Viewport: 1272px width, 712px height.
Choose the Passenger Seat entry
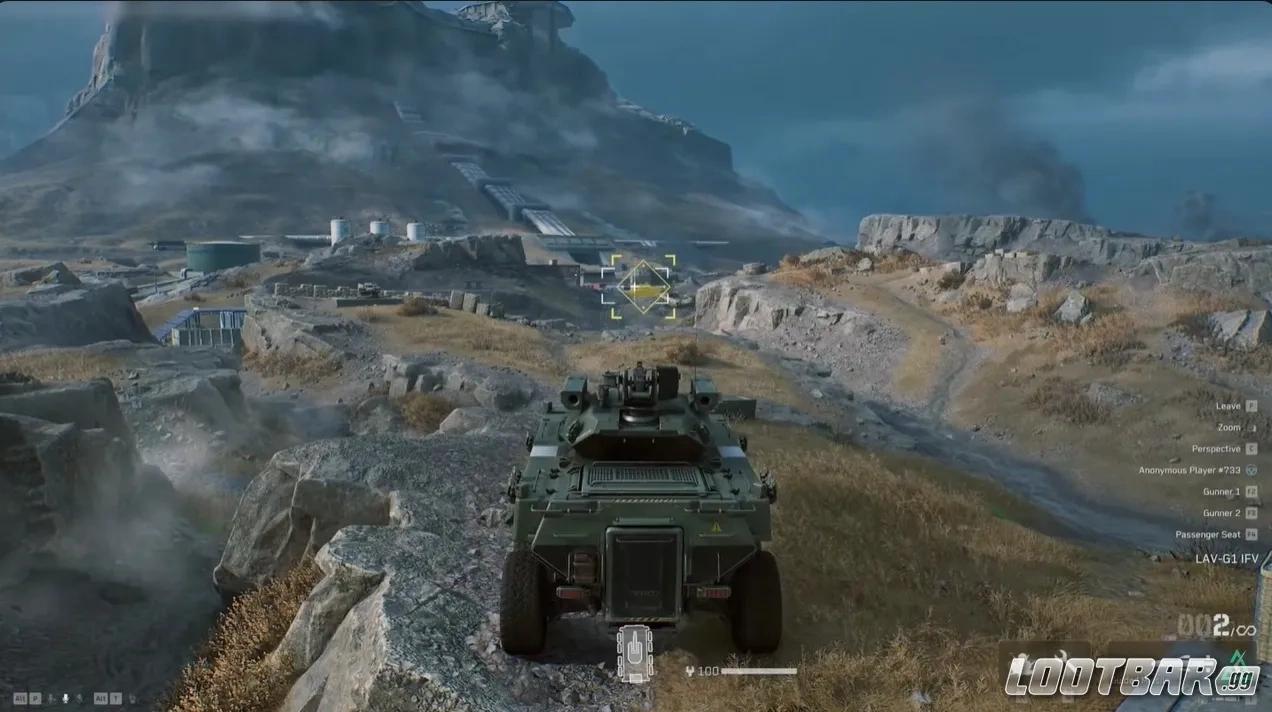point(1208,535)
